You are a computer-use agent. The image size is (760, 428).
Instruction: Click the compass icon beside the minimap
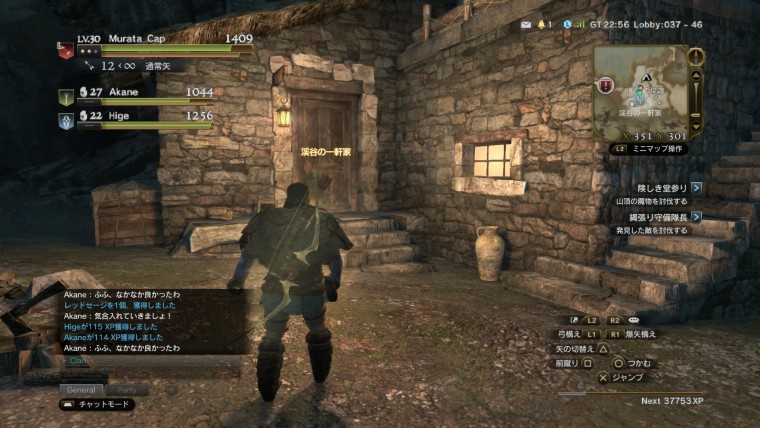696,55
